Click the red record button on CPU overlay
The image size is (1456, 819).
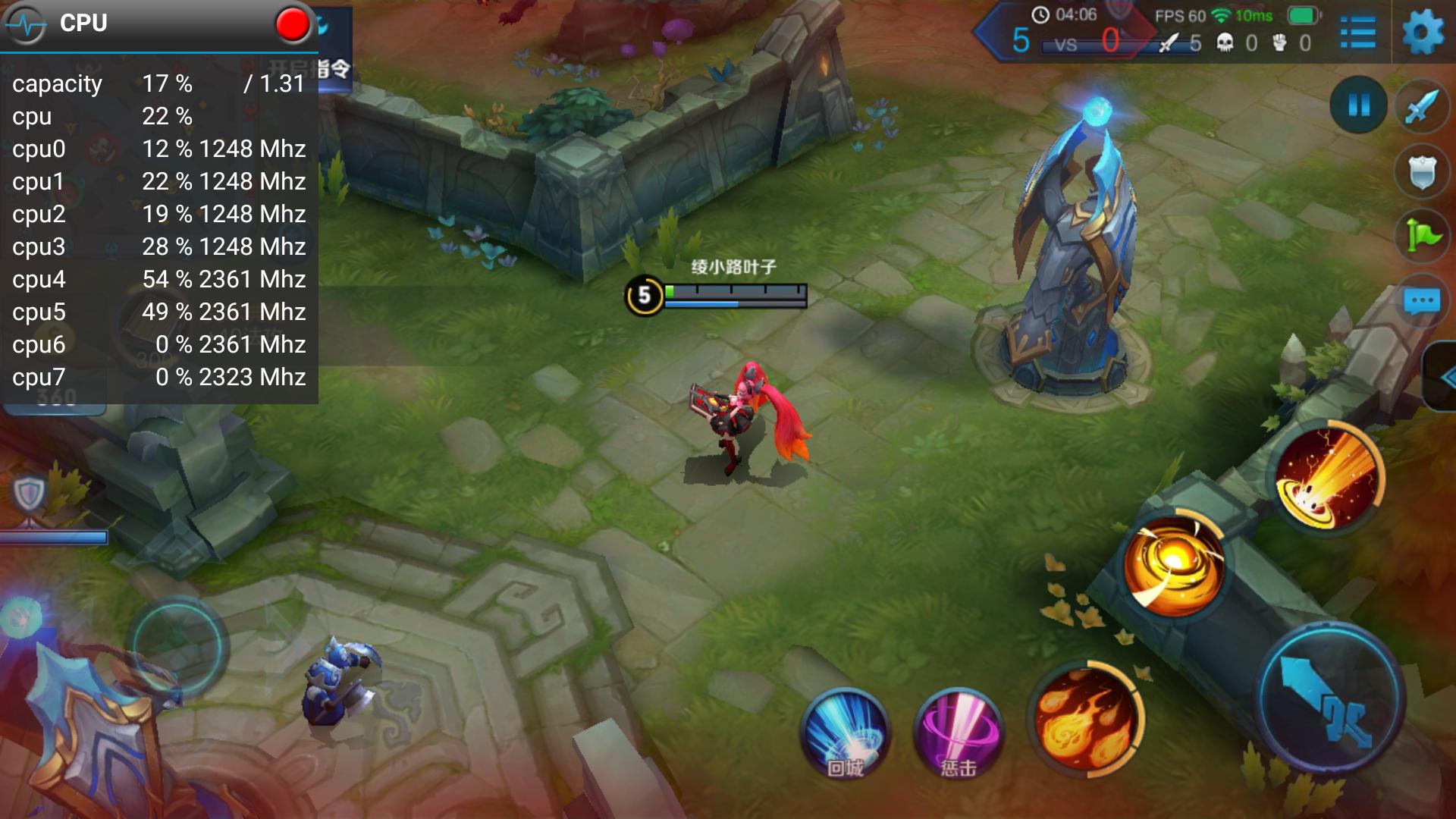point(293,24)
